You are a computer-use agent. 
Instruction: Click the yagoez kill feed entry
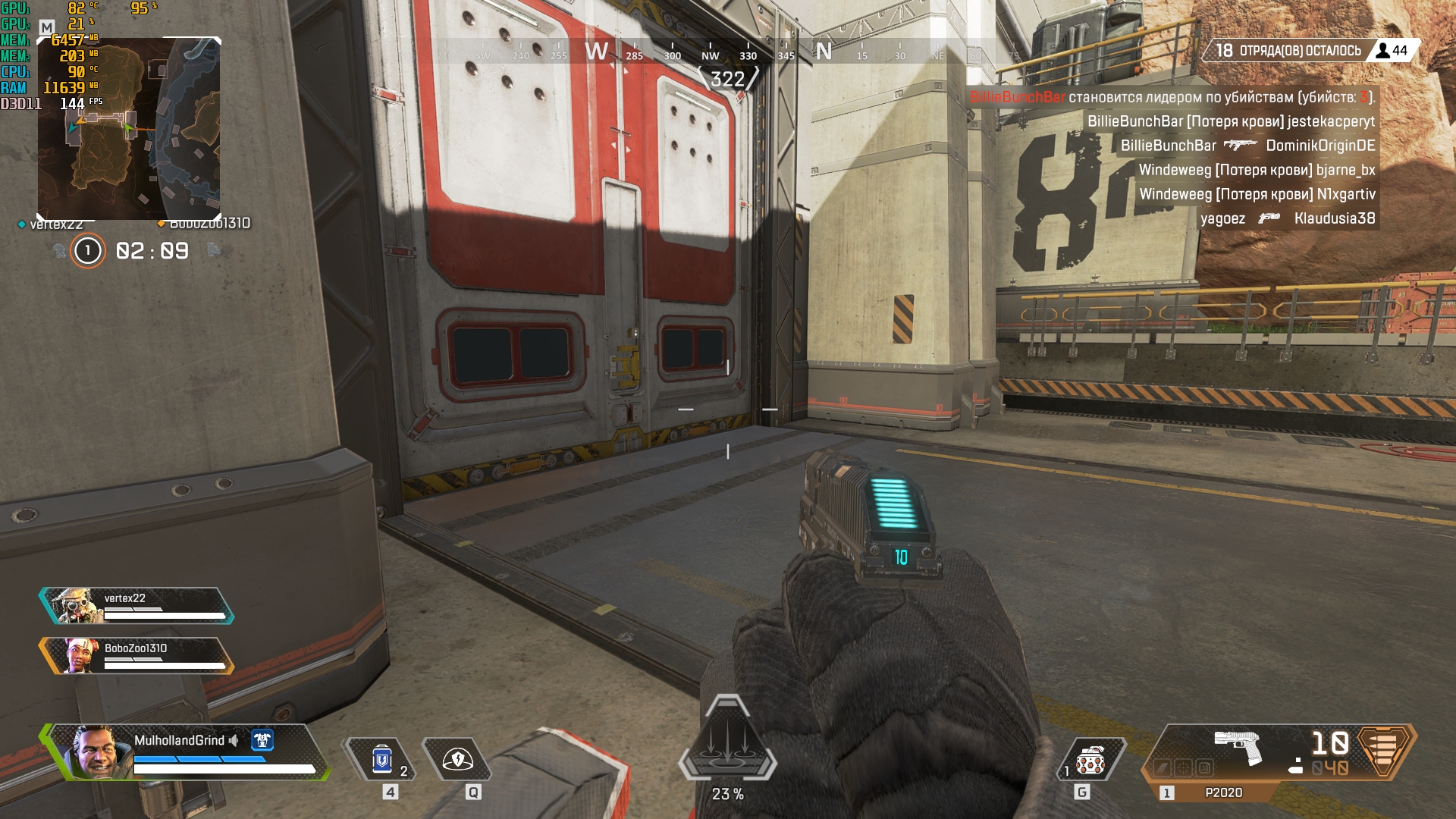point(1287,218)
